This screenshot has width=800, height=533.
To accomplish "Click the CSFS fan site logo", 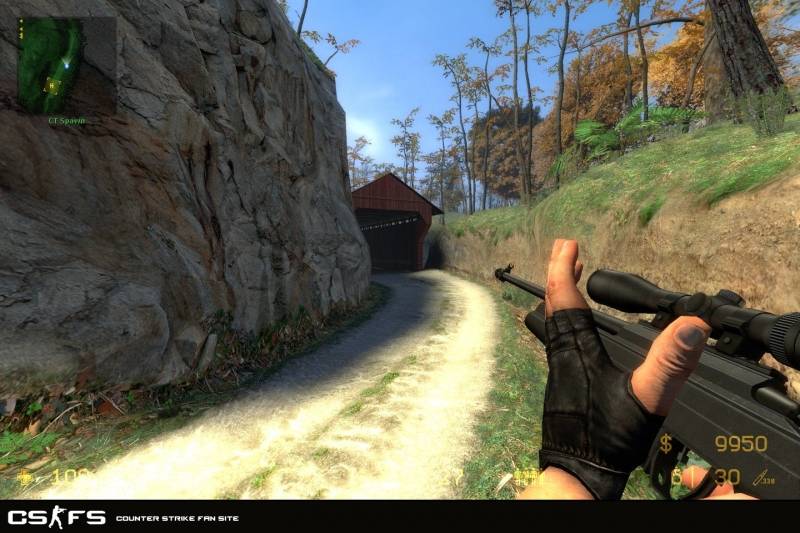I will click(x=56, y=517).
